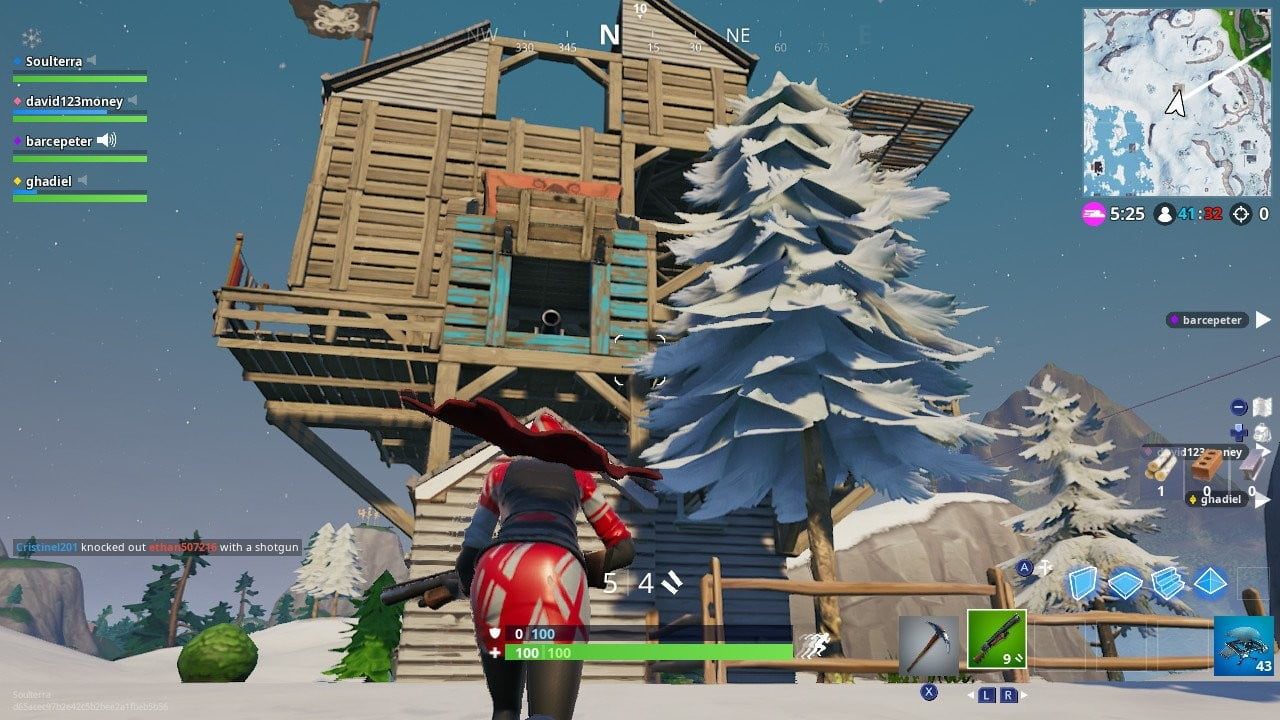Viewport: 1280px width, 720px height.
Task: Select the wood material icon
Action: click(x=1161, y=466)
